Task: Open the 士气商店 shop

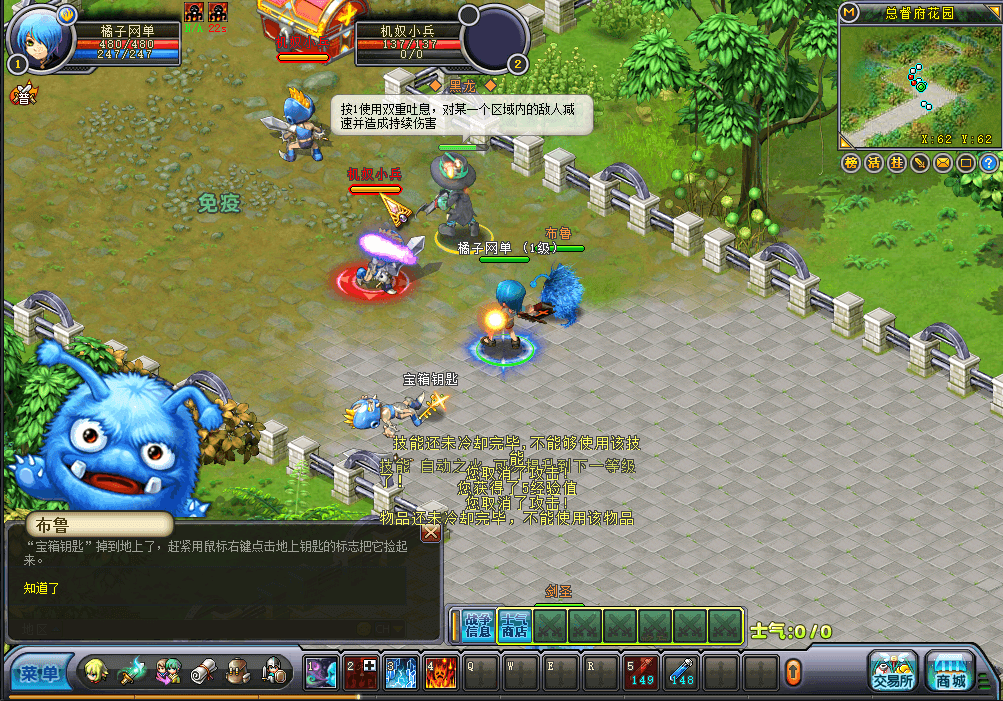Action: click(514, 625)
